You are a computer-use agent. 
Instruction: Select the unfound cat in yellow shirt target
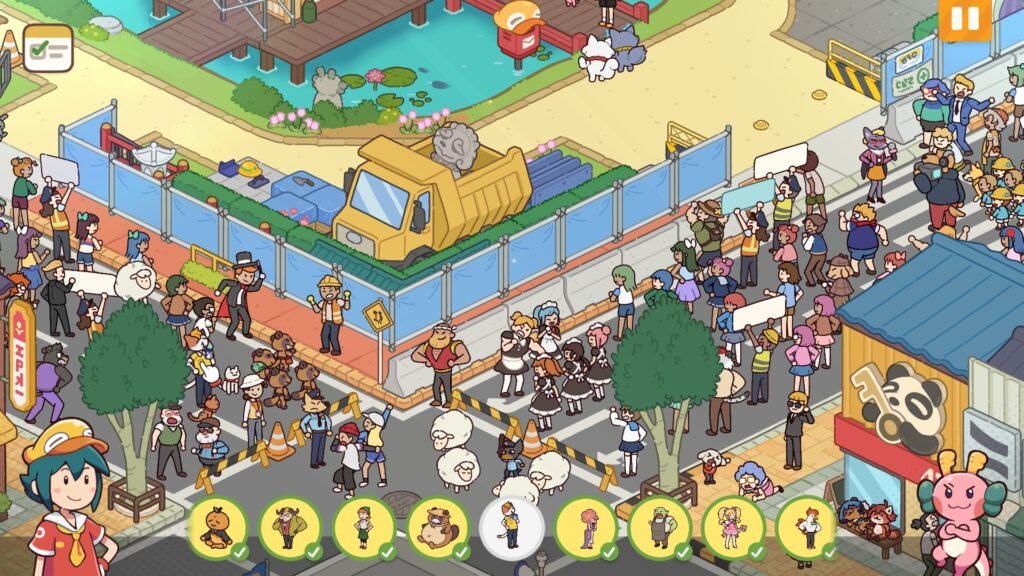(511, 527)
